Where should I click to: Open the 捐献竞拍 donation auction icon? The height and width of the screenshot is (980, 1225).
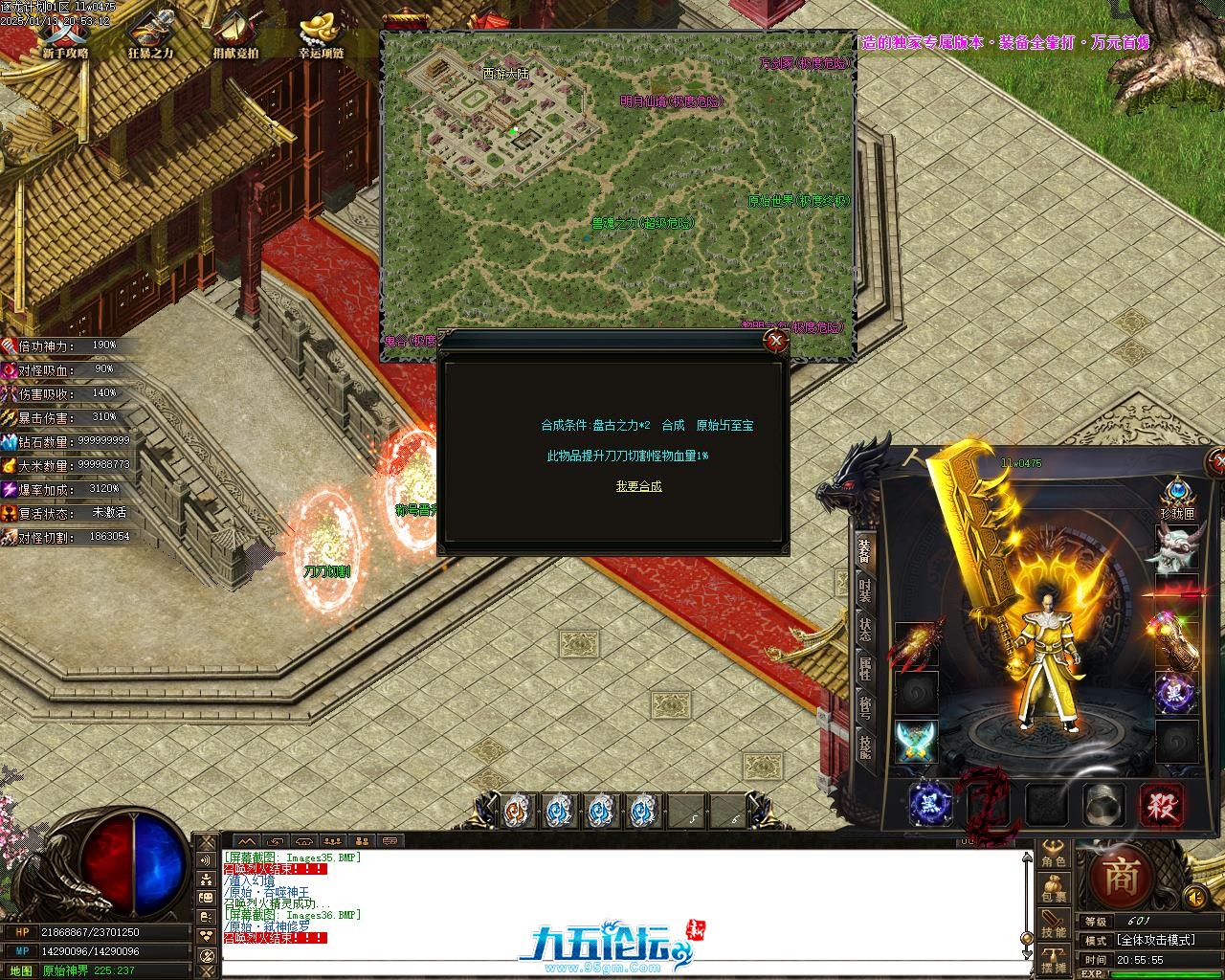coord(235,34)
